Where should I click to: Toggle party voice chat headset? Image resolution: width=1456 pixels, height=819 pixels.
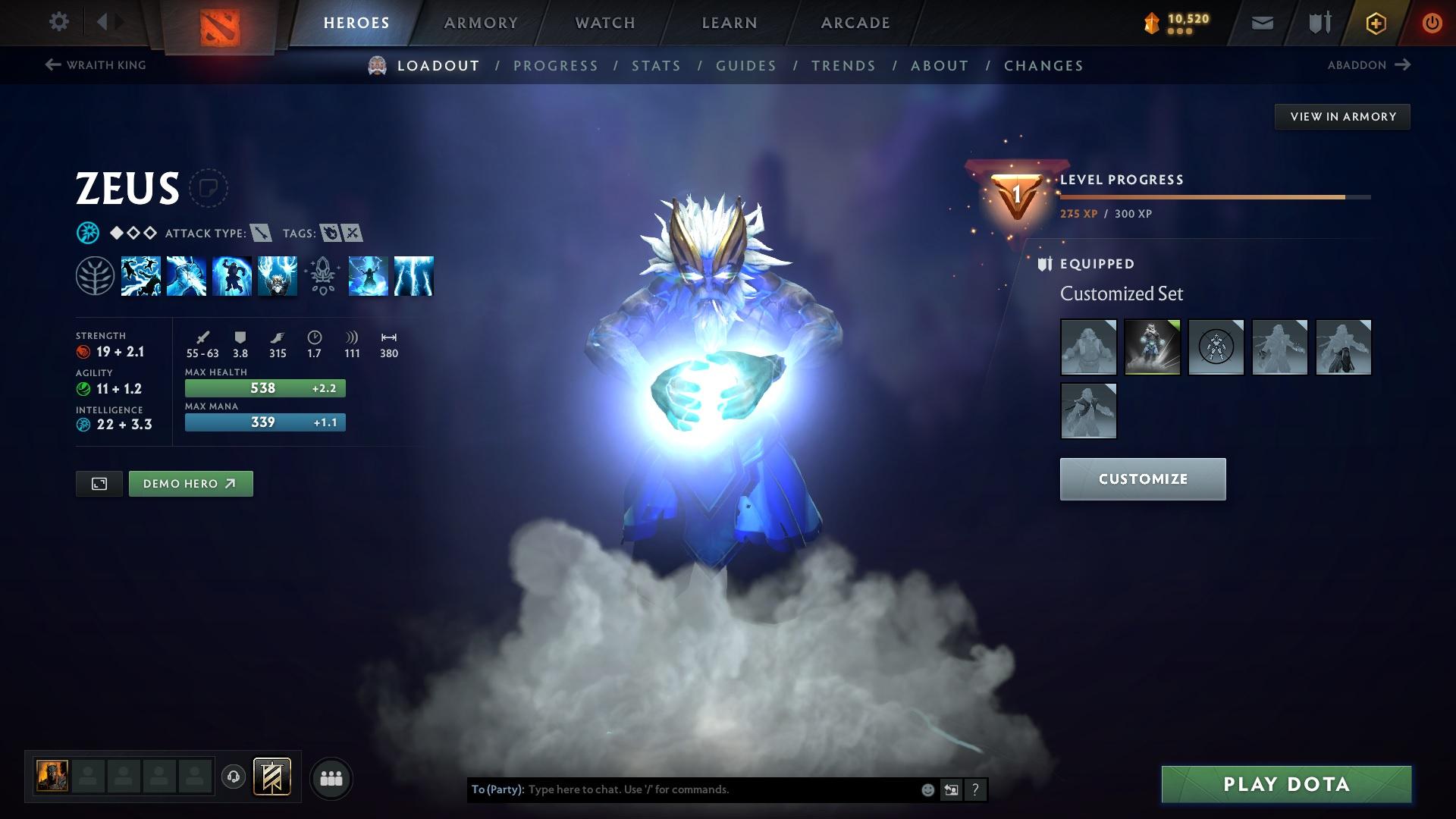click(x=233, y=777)
